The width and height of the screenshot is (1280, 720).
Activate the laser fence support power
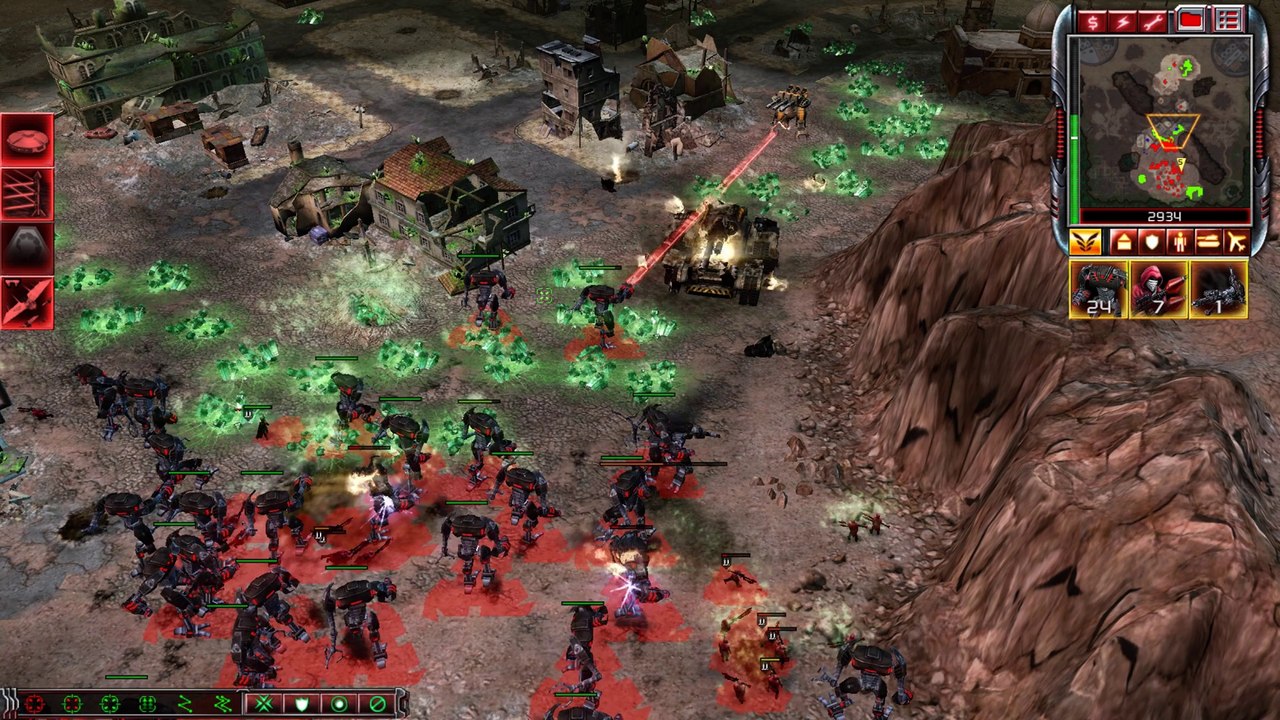tap(27, 193)
